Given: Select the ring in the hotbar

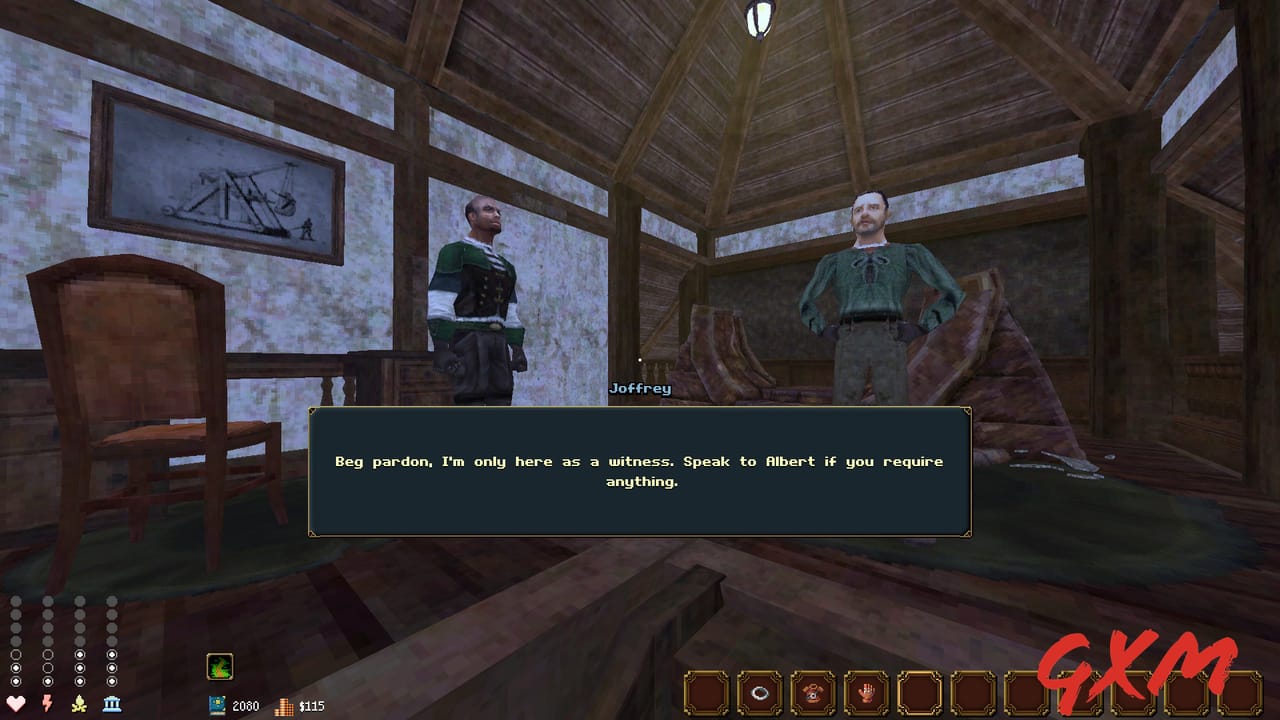Looking at the screenshot, I should 760,692.
